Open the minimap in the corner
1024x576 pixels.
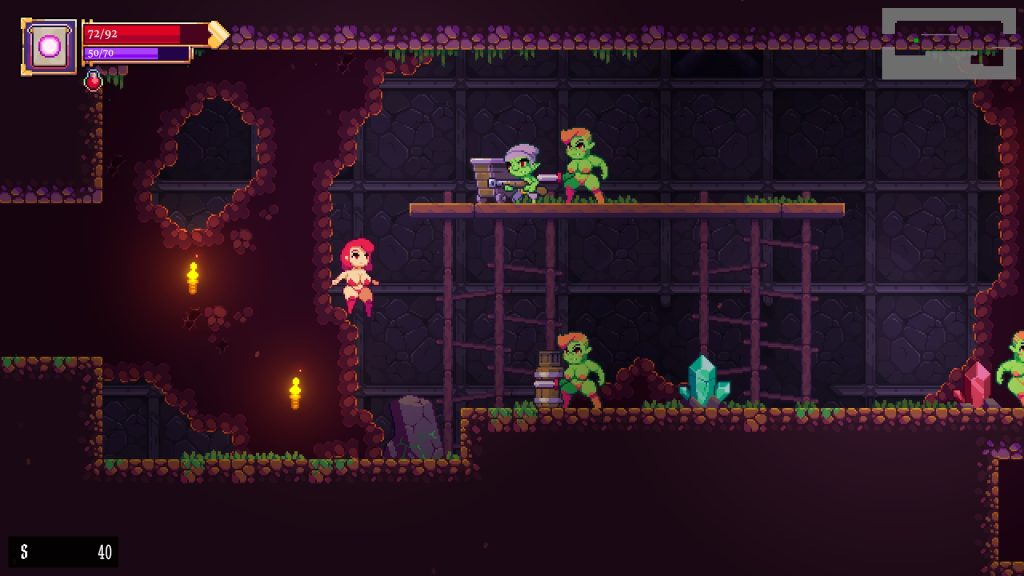point(948,44)
